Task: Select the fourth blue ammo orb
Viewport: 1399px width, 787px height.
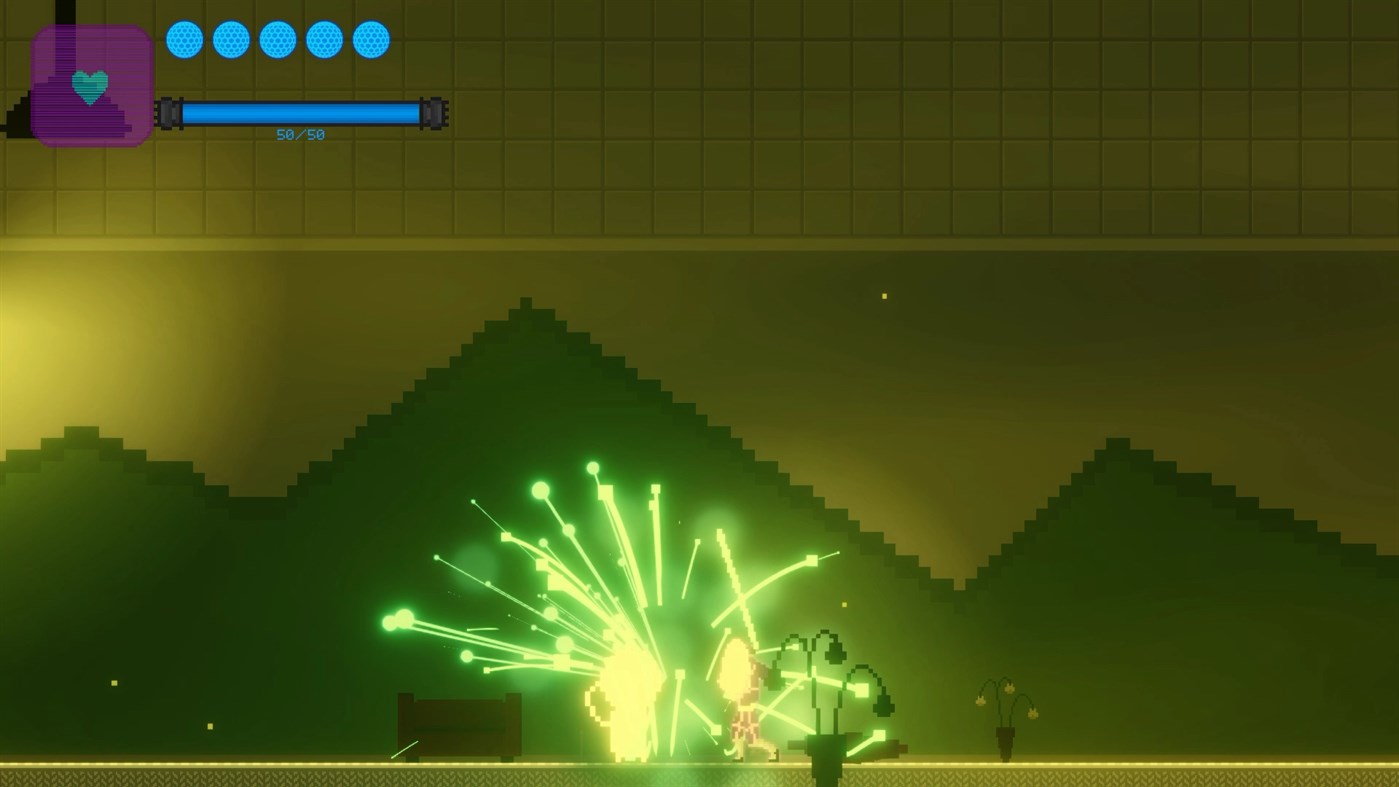Action: (324, 39)
